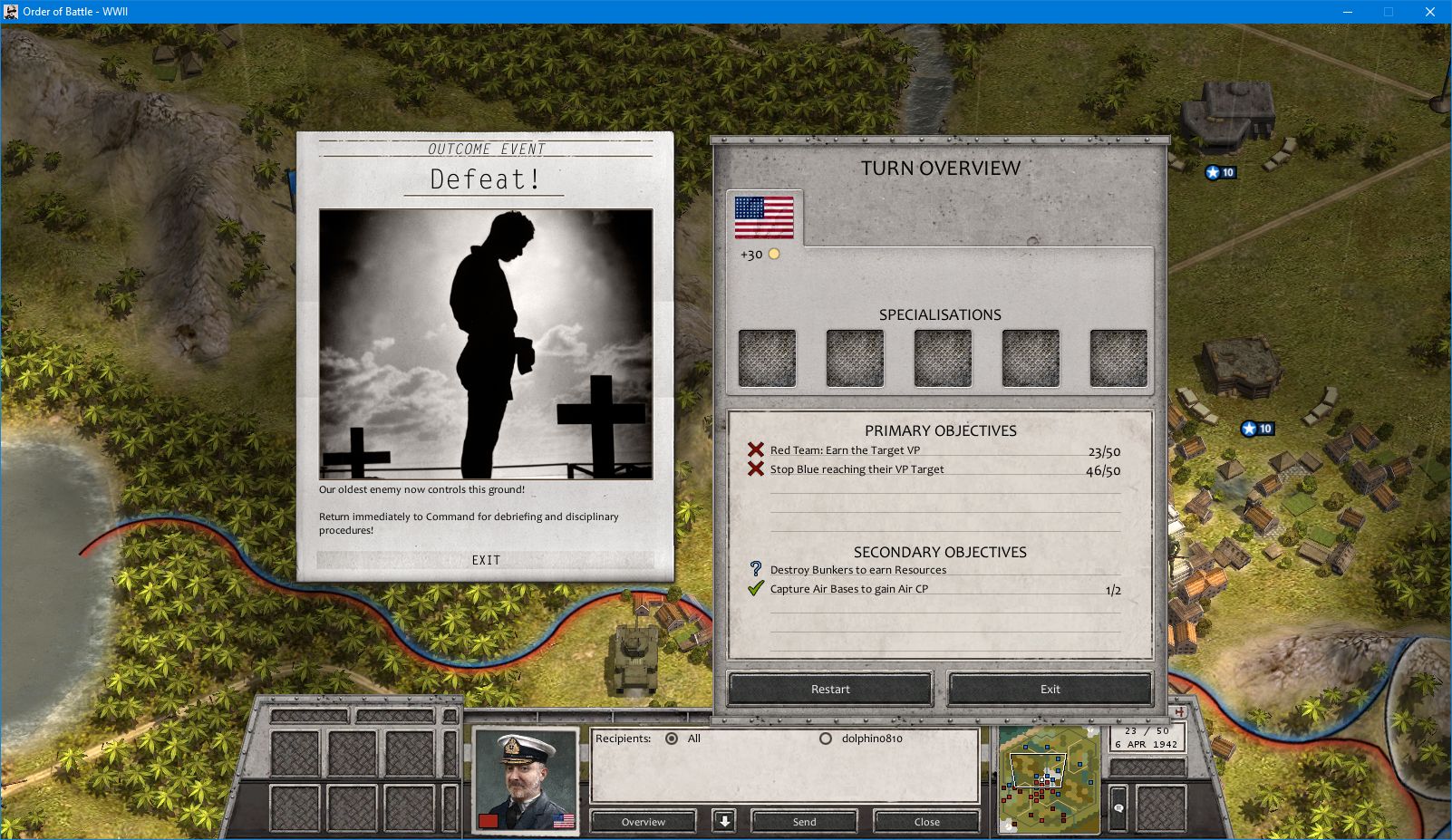Screen dimensions: 1452x840
Task: Click EXIT on the Defeat notice
Action: click(486, 560)
